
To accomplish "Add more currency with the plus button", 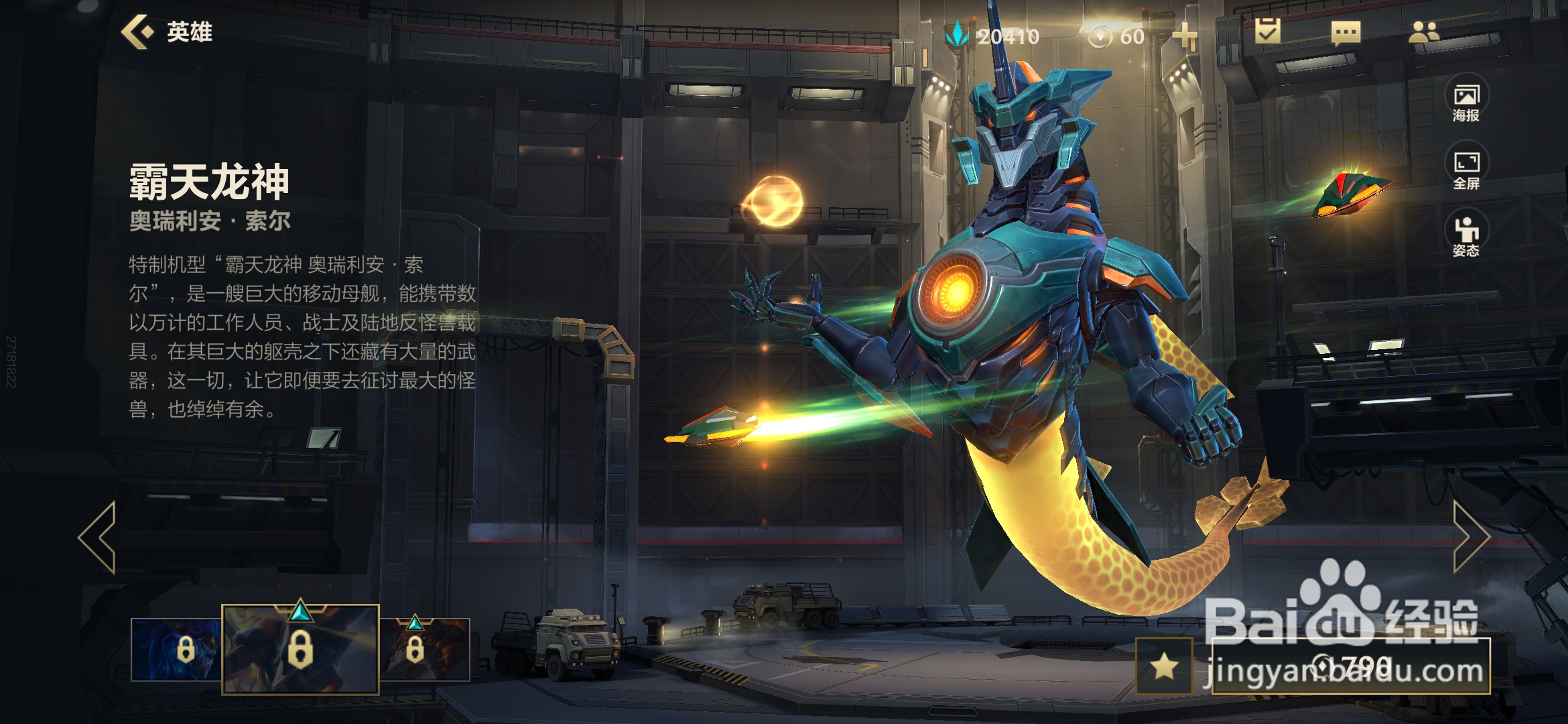I will (x=1185, y=36).
